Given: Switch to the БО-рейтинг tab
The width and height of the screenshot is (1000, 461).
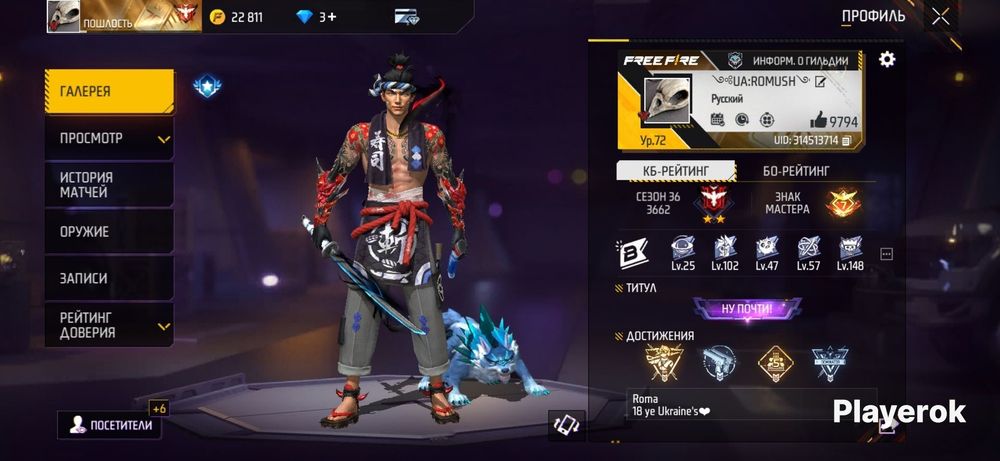Looking at the screenshot, I should click(x=796, y=171).
